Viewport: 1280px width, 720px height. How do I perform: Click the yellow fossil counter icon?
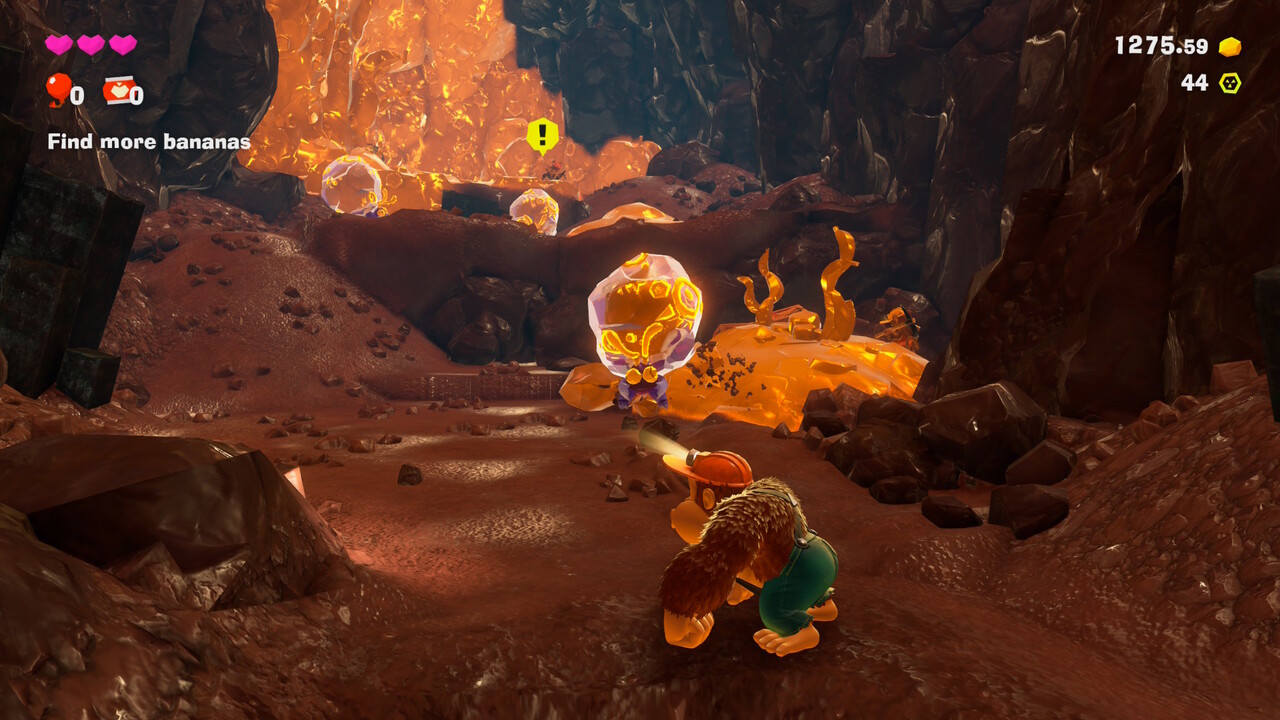tap(1229, 83)
